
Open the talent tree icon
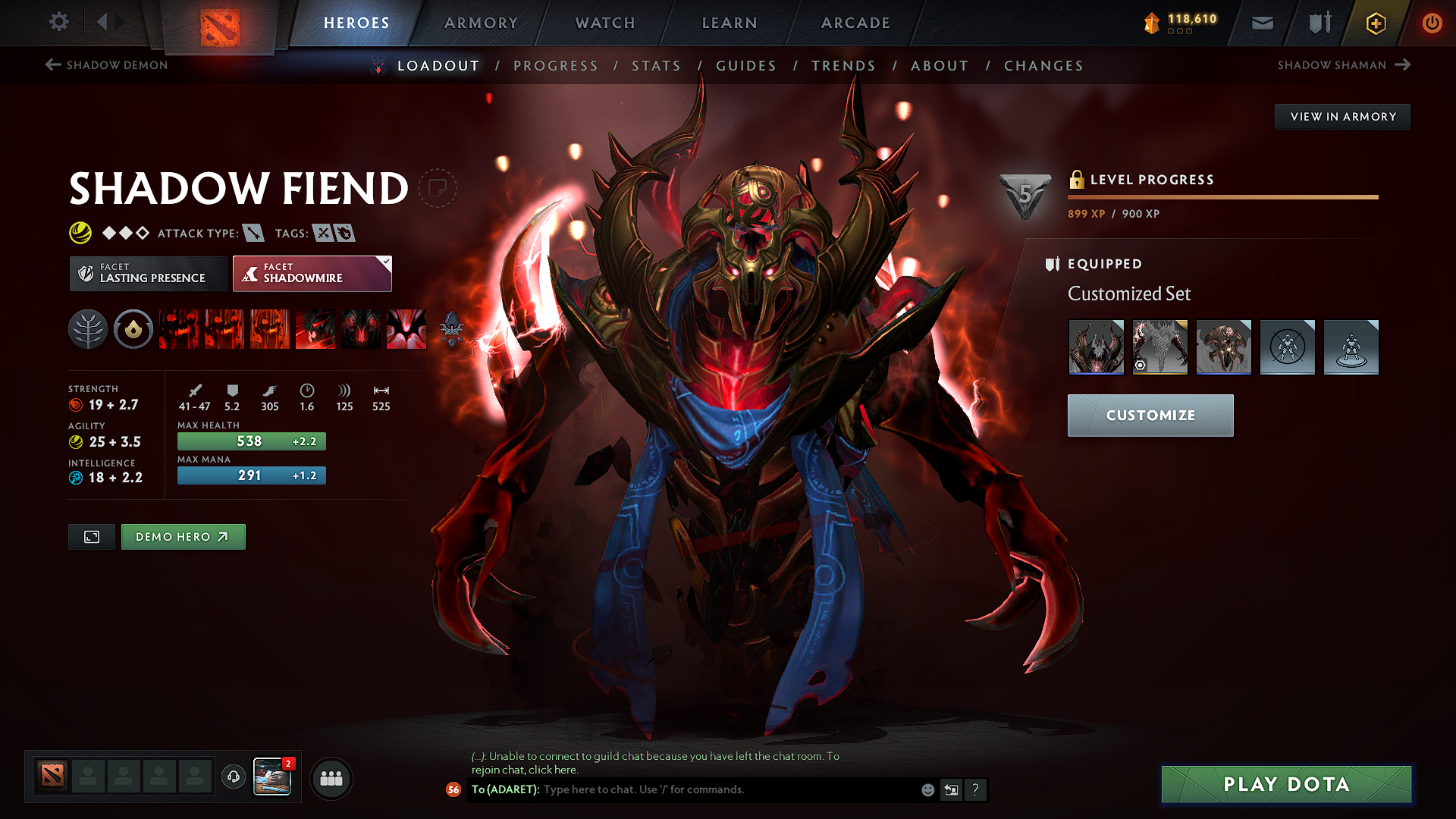coord(87,329)
